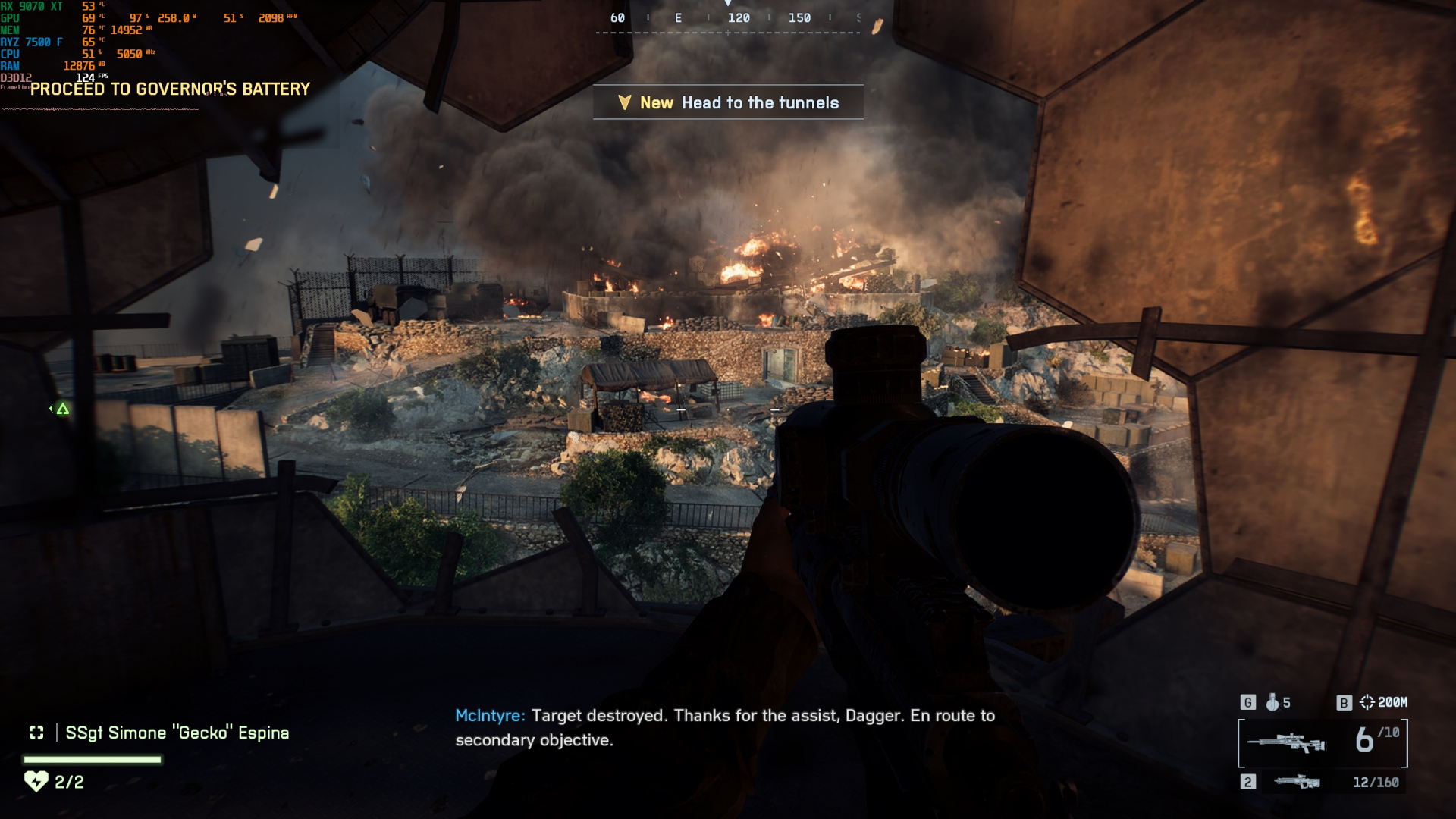The image size is (1456, 819).
Task: Switch to the secondary weapon in slot 2
Action: pyautogui.click(x=1297, y=782)
